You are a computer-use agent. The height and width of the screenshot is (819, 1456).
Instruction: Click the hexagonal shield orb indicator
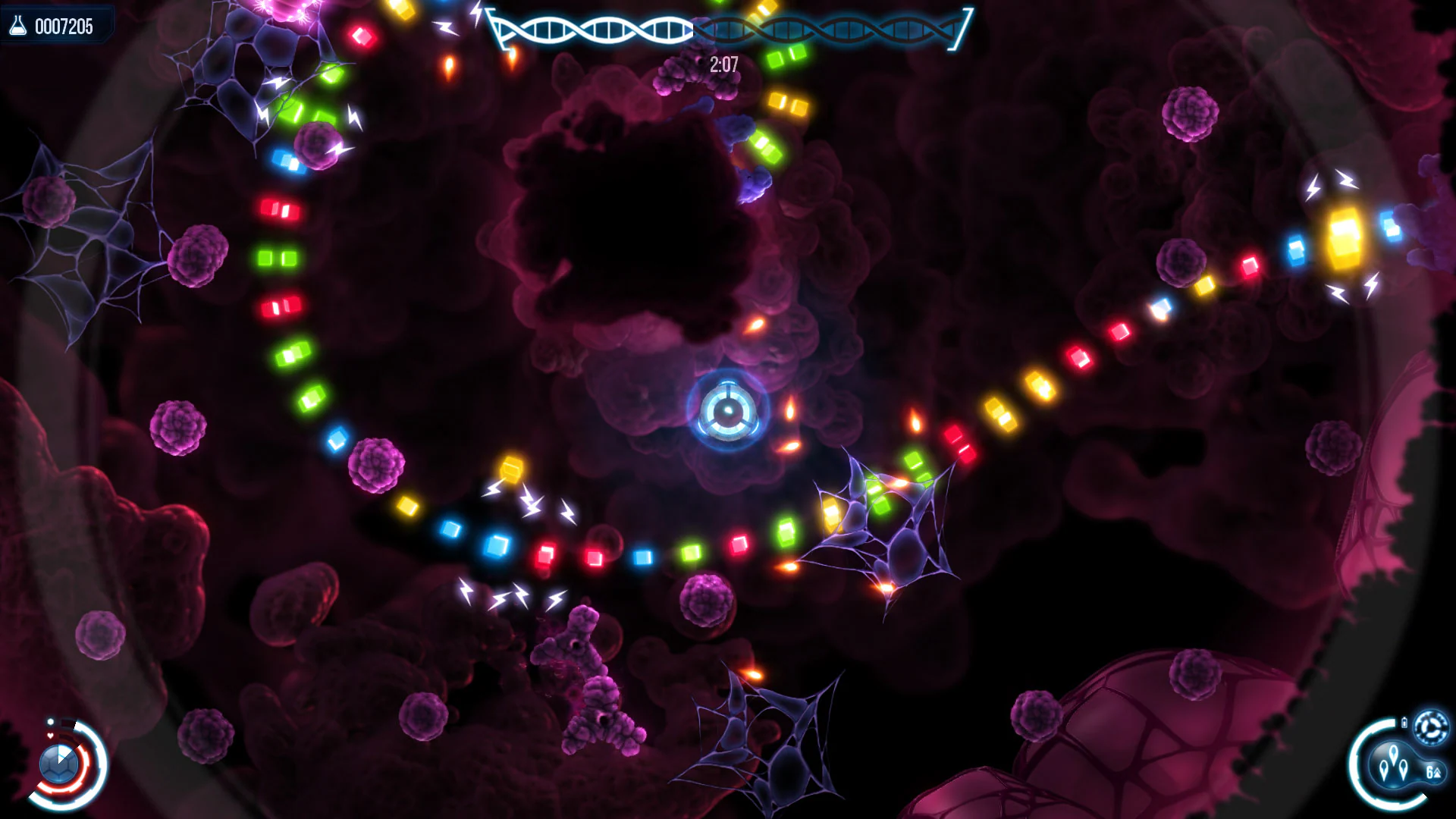59,764
